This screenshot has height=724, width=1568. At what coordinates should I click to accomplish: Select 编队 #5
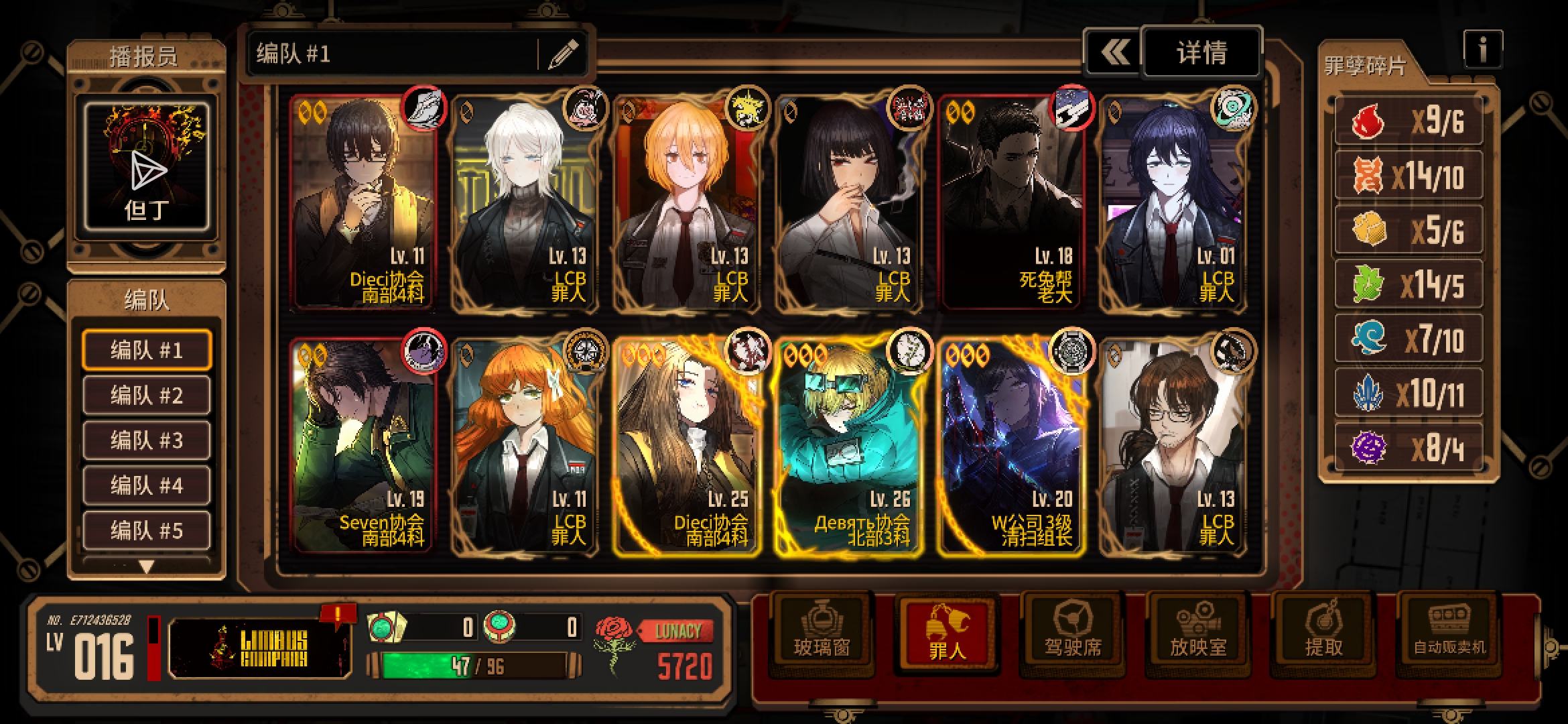click(146, 530)
